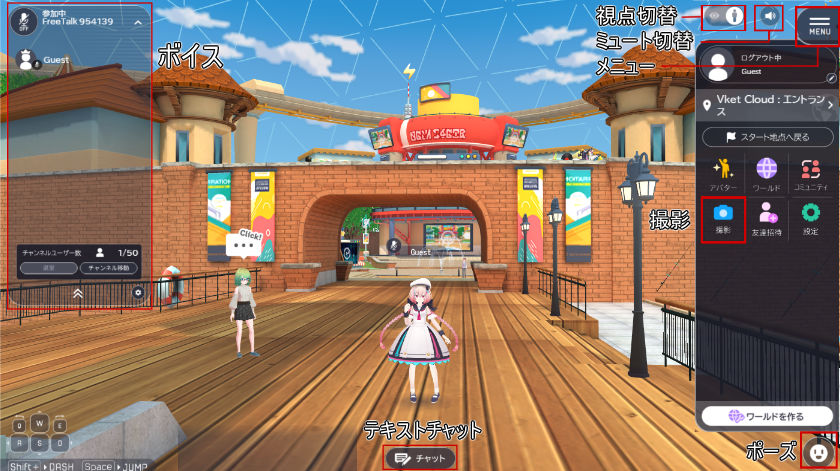Open the voice panel gear settings
Image resolution: width=840 pixels, height=471 pixels.
139,293
